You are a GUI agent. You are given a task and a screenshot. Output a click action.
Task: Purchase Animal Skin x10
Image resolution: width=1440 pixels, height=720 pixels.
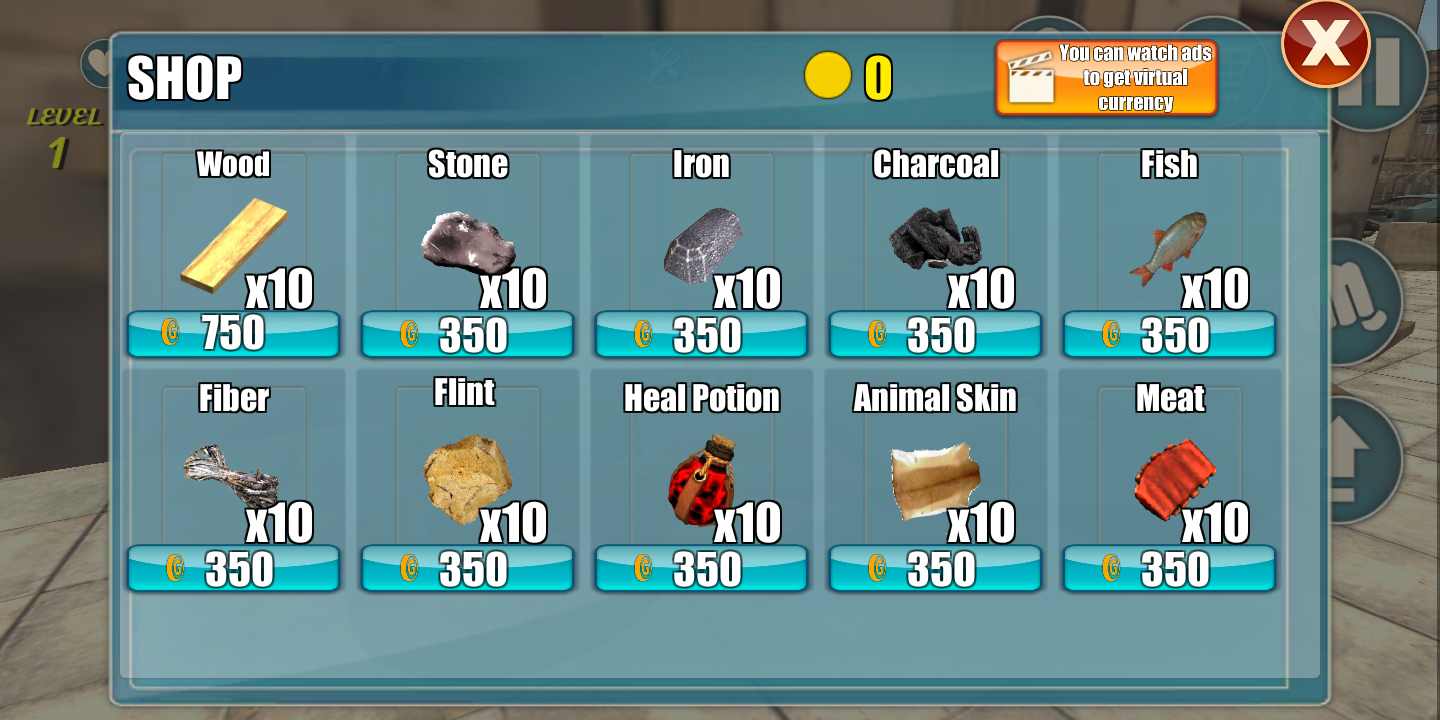tap(935, 568)
